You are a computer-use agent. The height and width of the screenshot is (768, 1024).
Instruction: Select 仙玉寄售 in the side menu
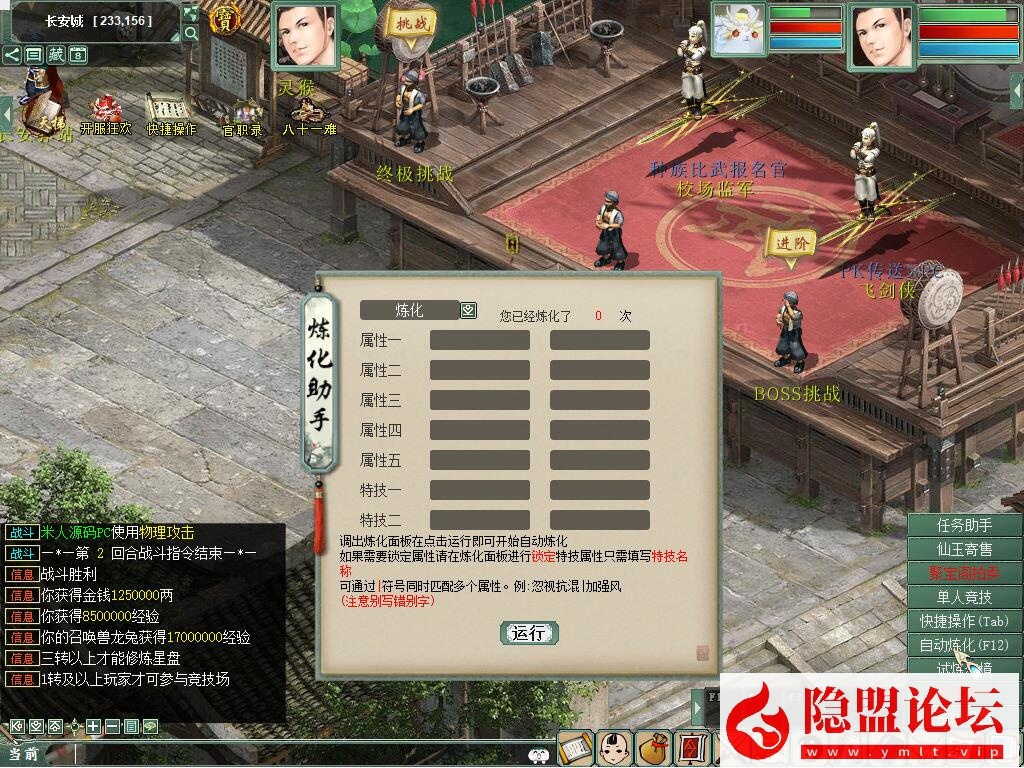tap(964, 549)
